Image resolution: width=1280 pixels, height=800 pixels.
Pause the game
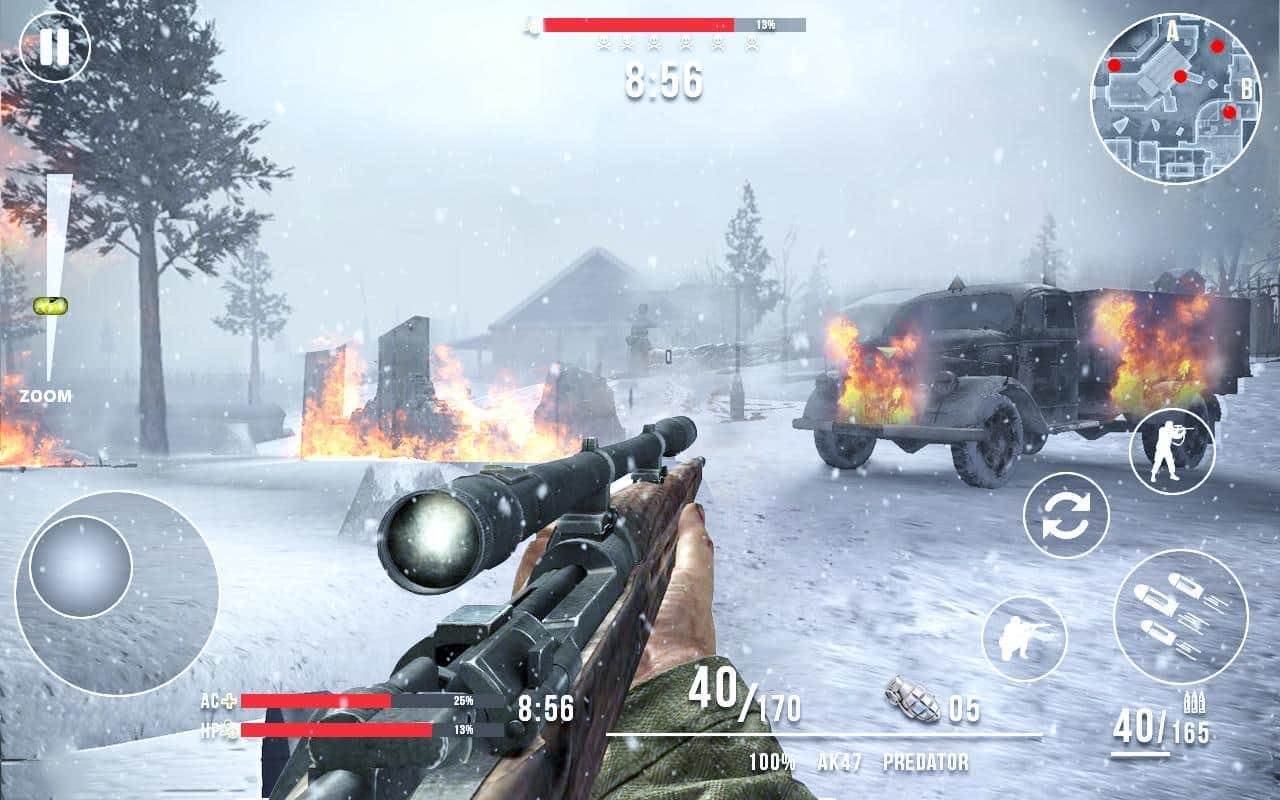(x=55, y=46)
